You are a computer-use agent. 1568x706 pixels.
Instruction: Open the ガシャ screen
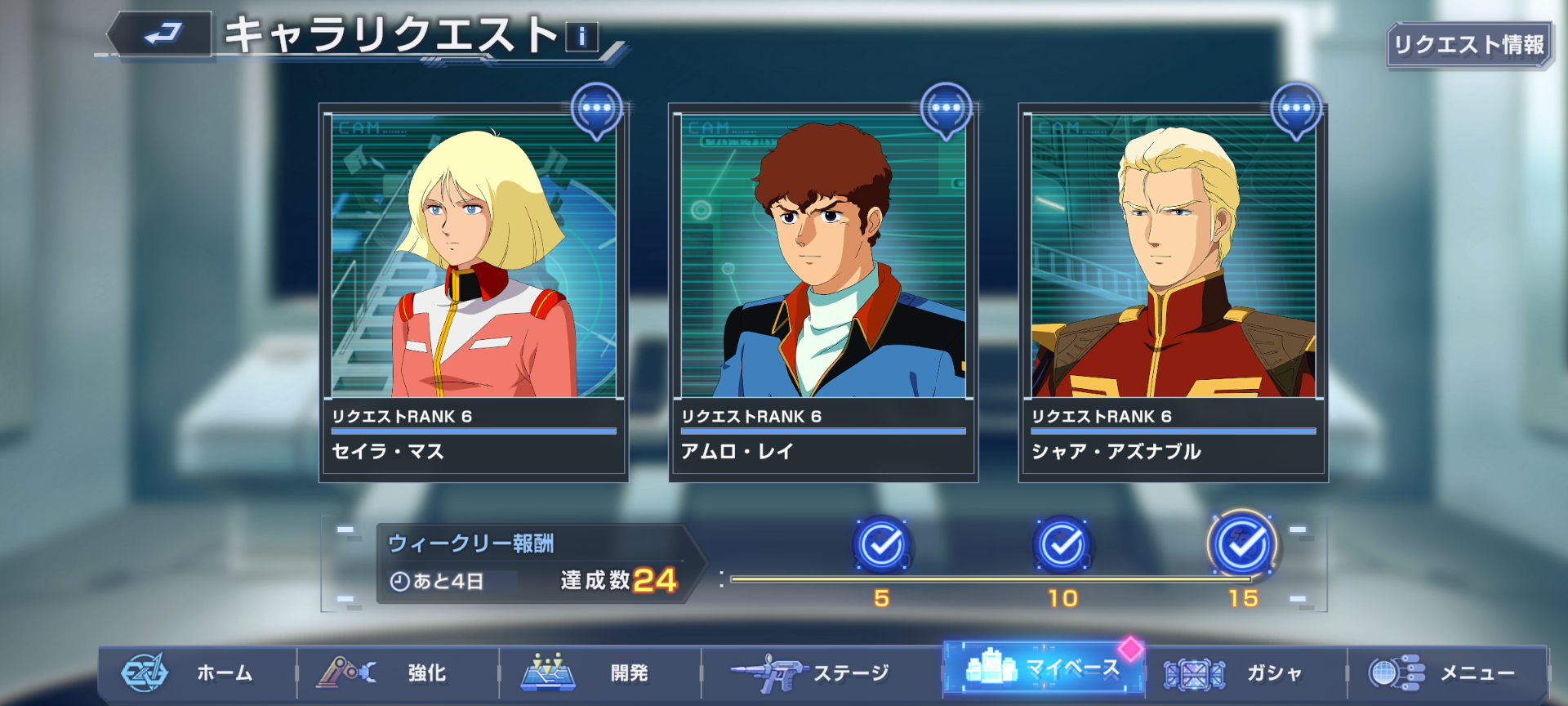point(1245,673)
